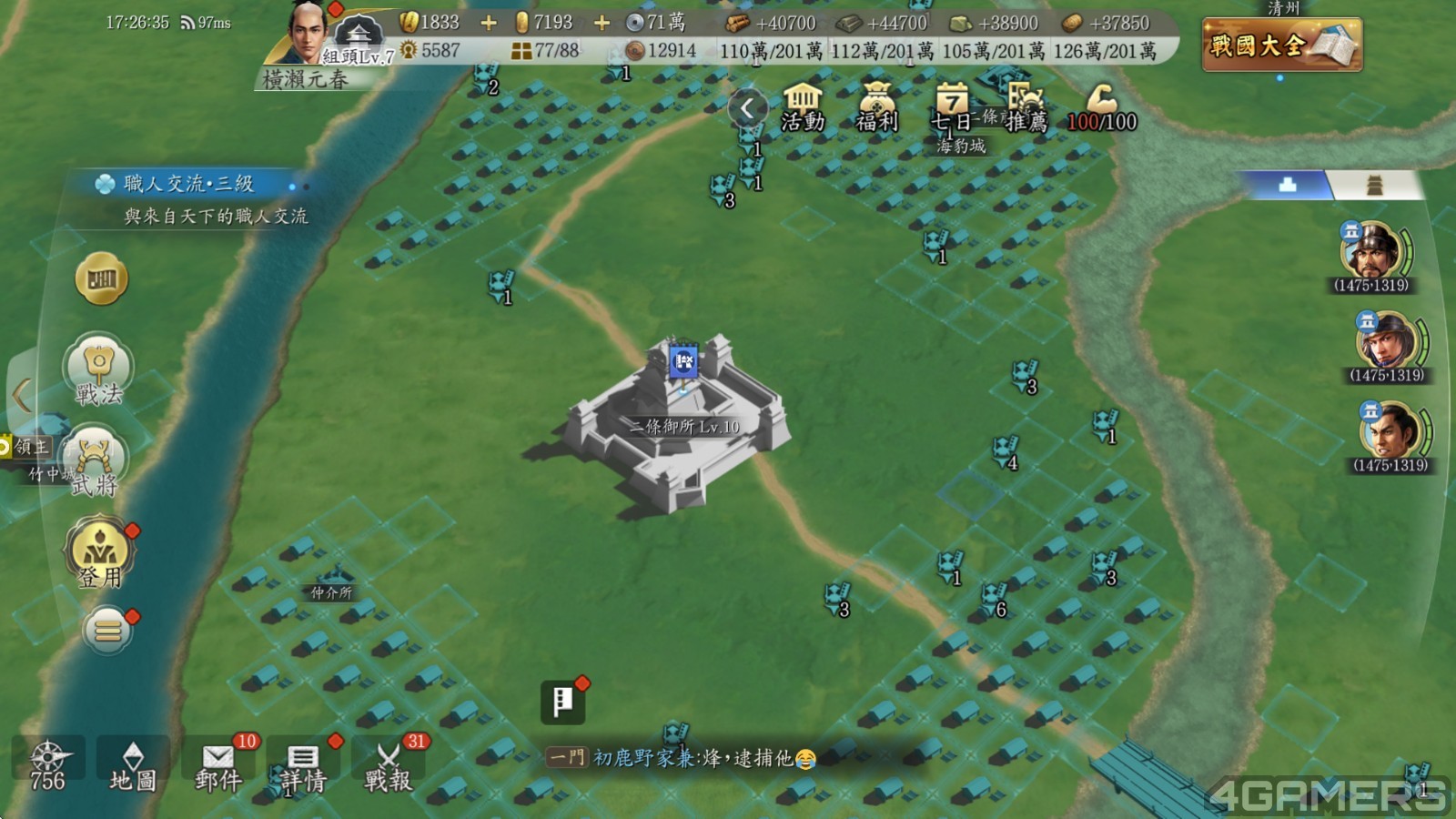Collapse the top icon row arrow
The height and width of the screenshot is (819, 1456).
pos(746,108)
